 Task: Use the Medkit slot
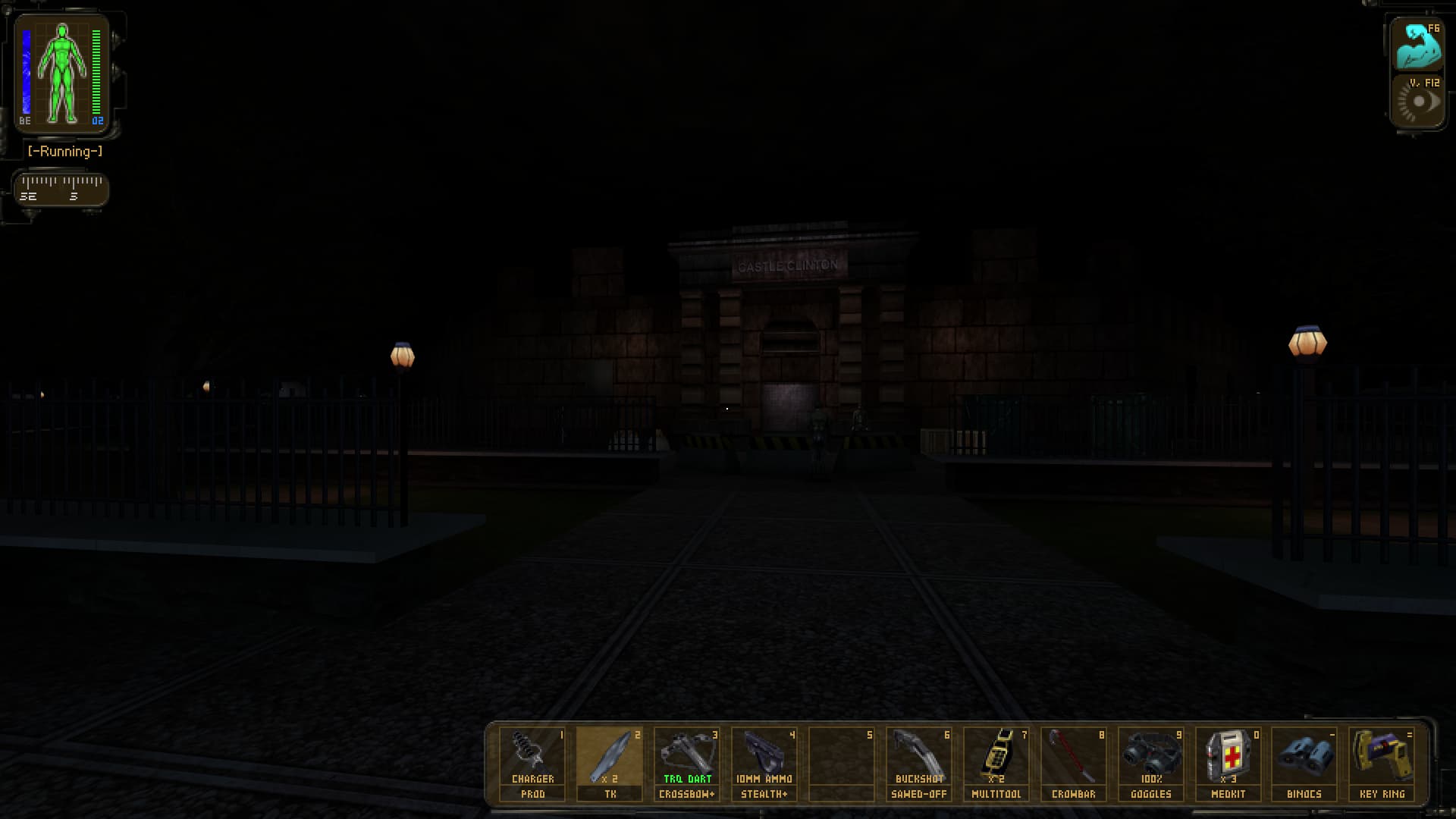coord(1228,762)
